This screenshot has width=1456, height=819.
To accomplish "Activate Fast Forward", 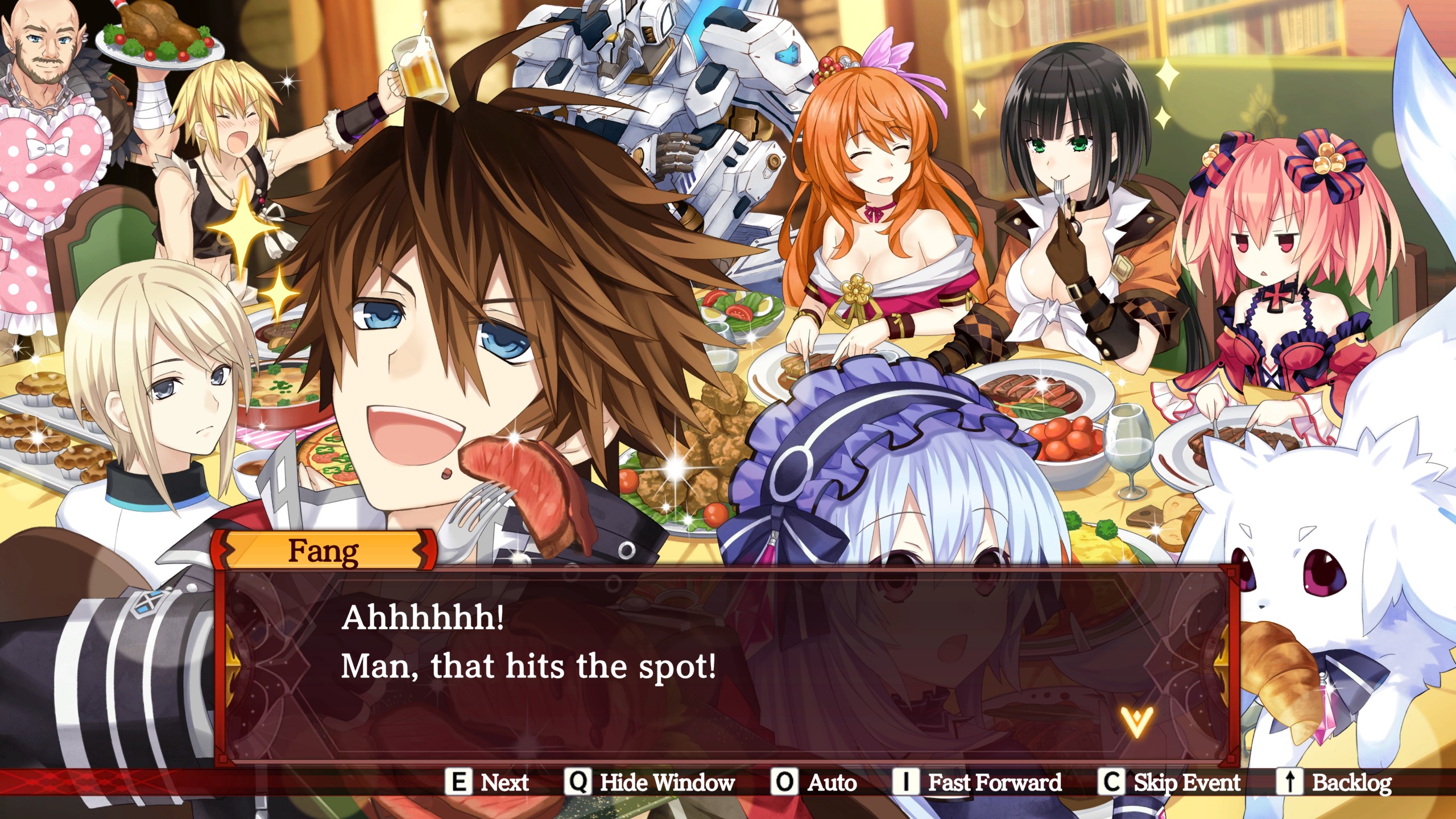I will point(977,783).
